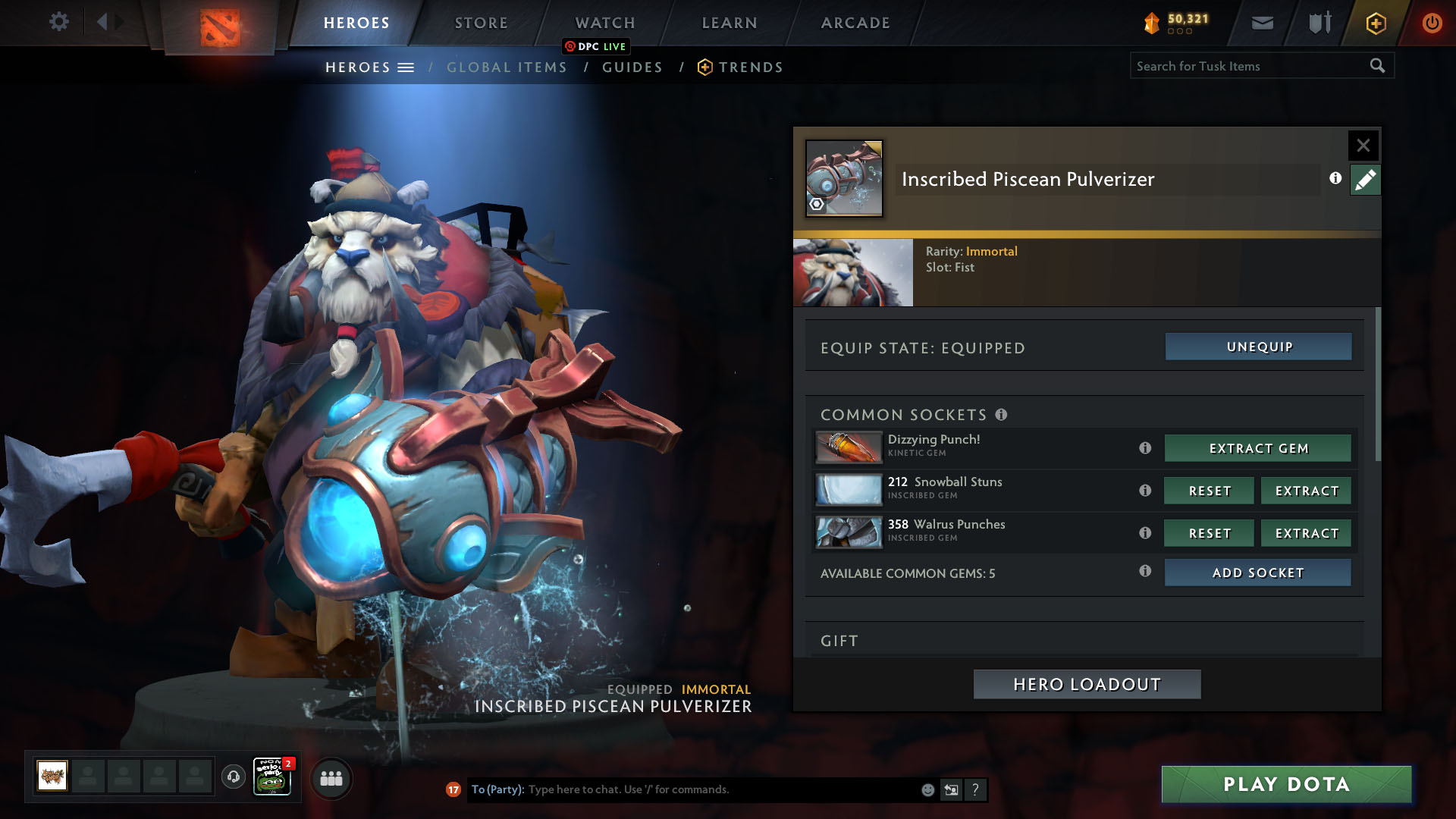The image size is (1456, 819).
Task: Reset the Snowball Stuns gem counter
Action: (1209, 491)
